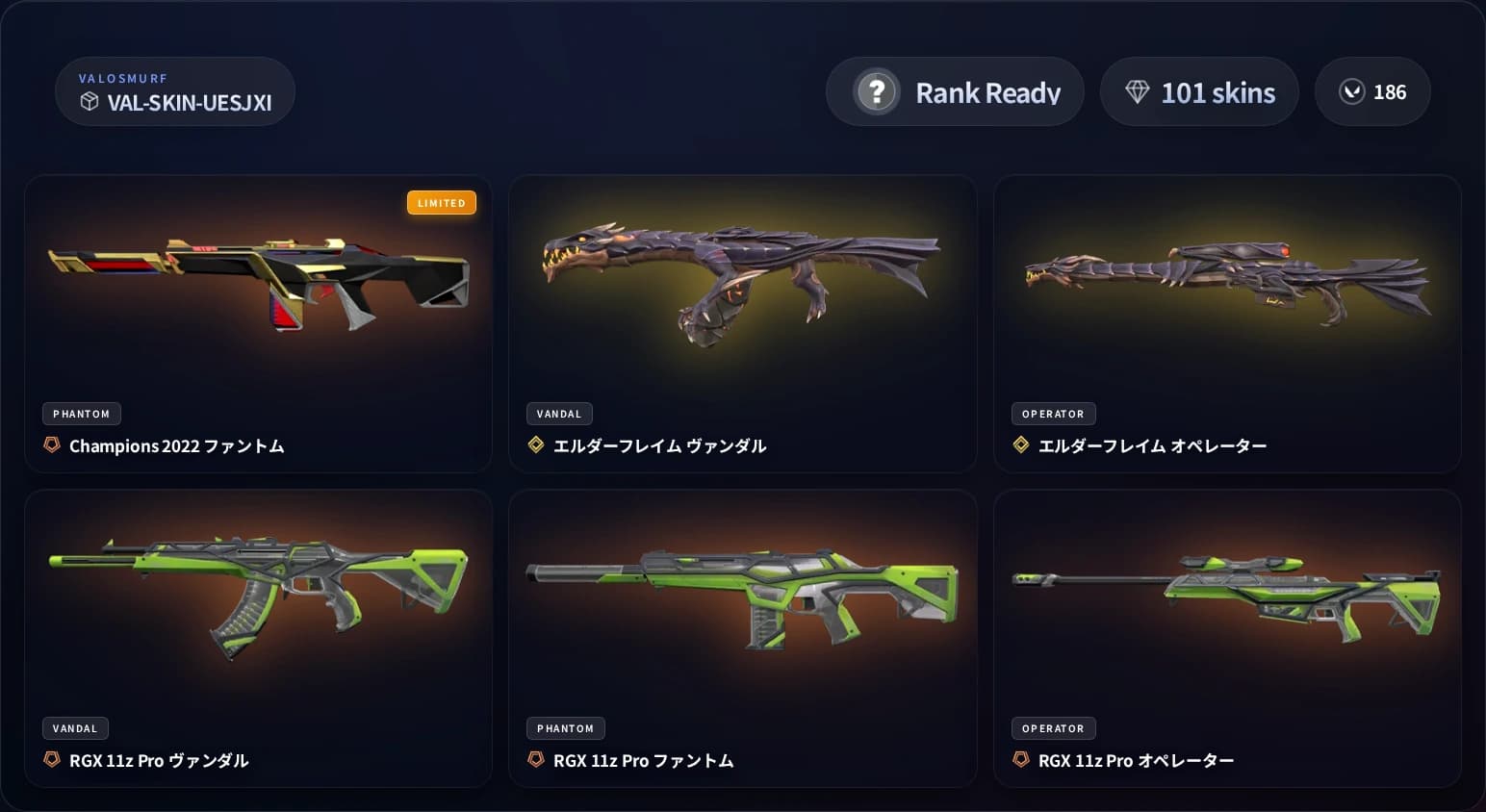Click the 186 count badge
The height and width of the screenshot is (812, 1486).
1373,91
